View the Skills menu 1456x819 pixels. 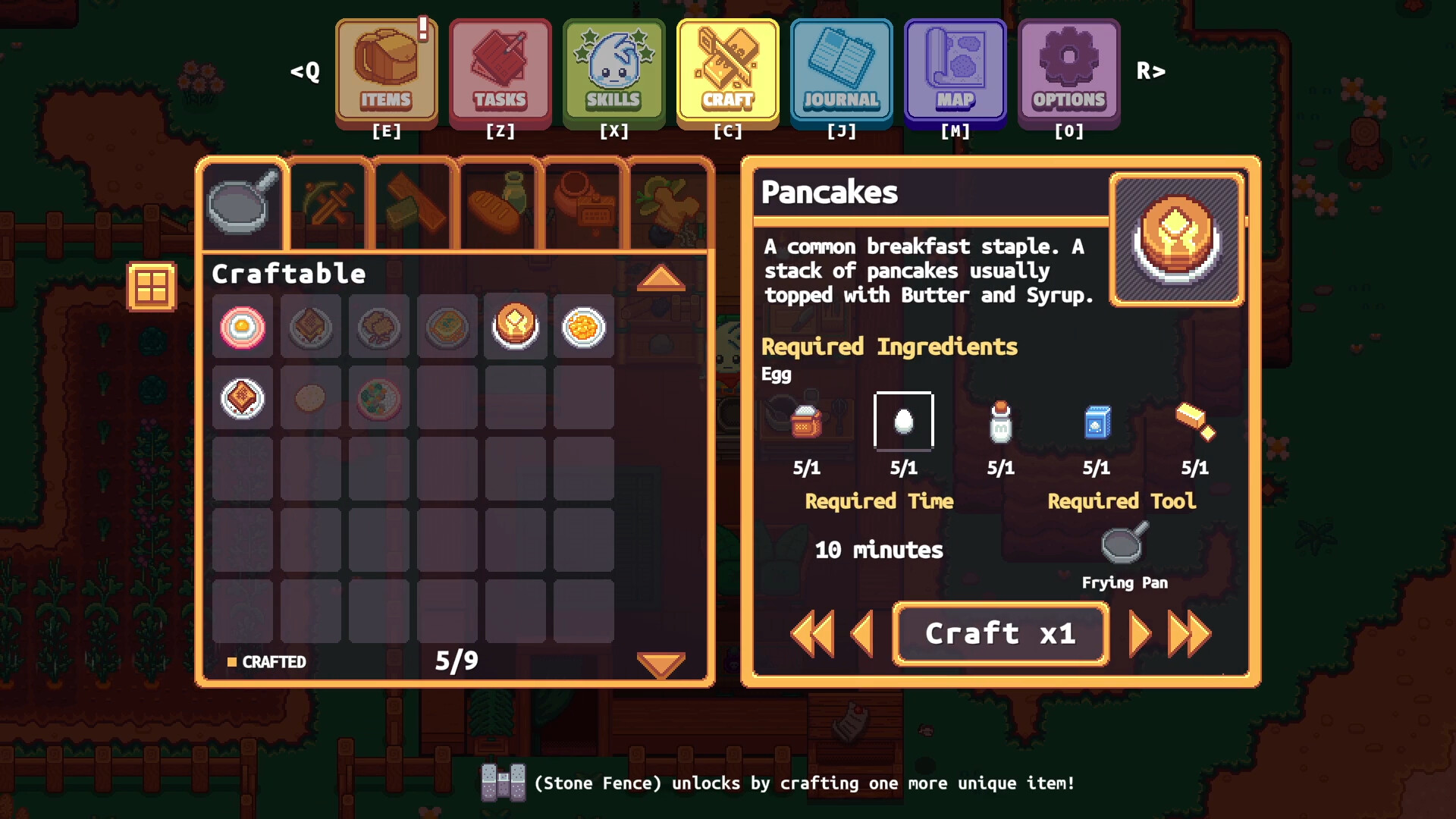coord(613,72)
